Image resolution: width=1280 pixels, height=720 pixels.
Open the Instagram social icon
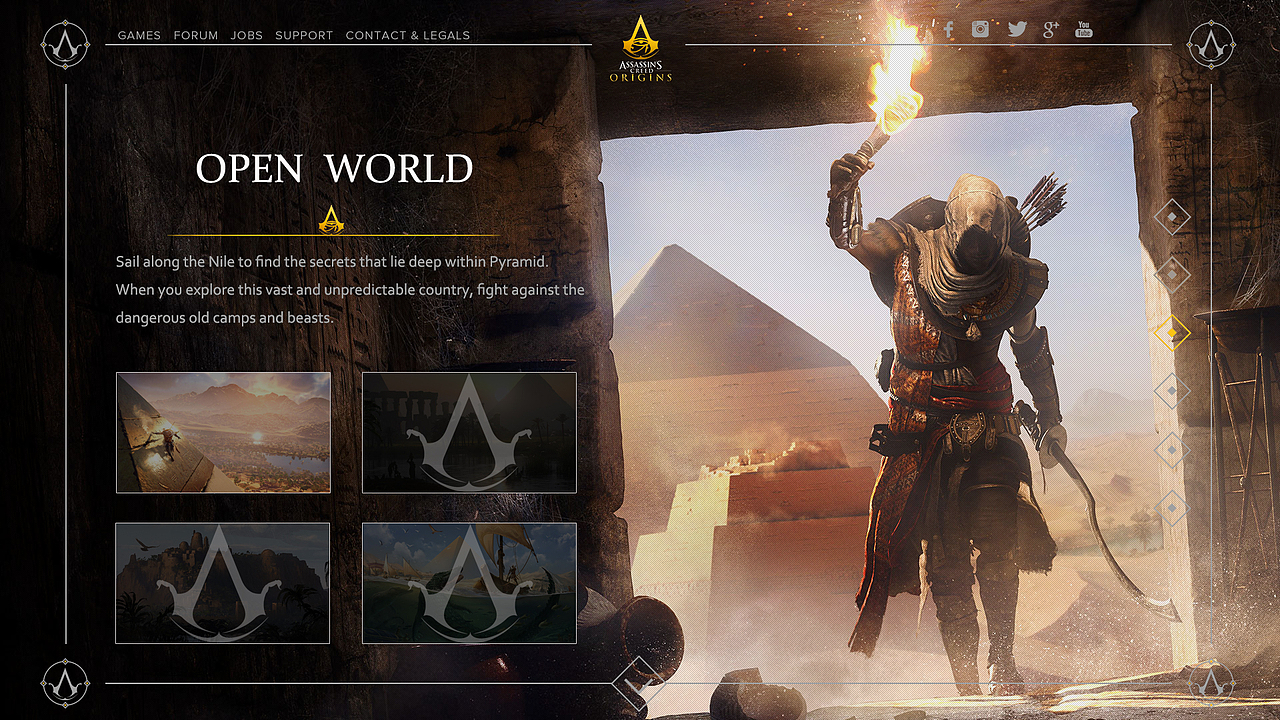click(x=980, y=29)
